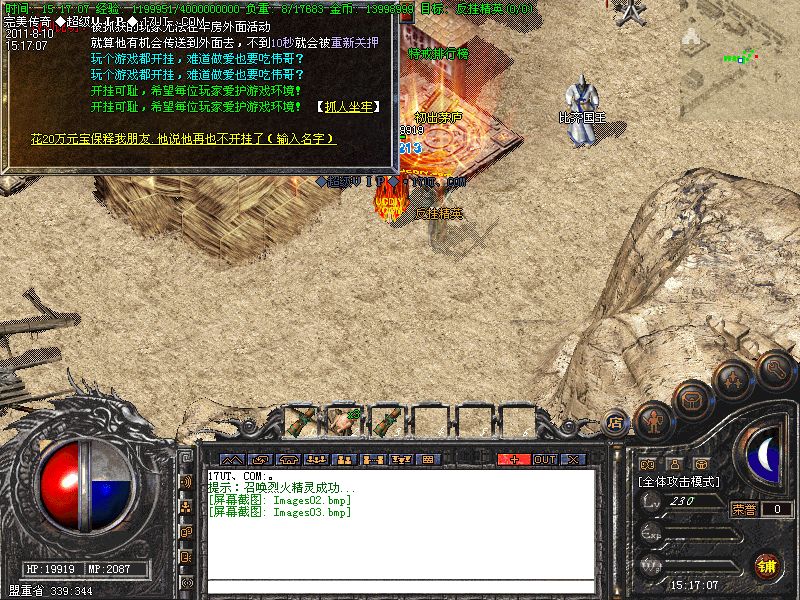
Task: Click the OUT button above chat
Action: click(x=544, y=459)
